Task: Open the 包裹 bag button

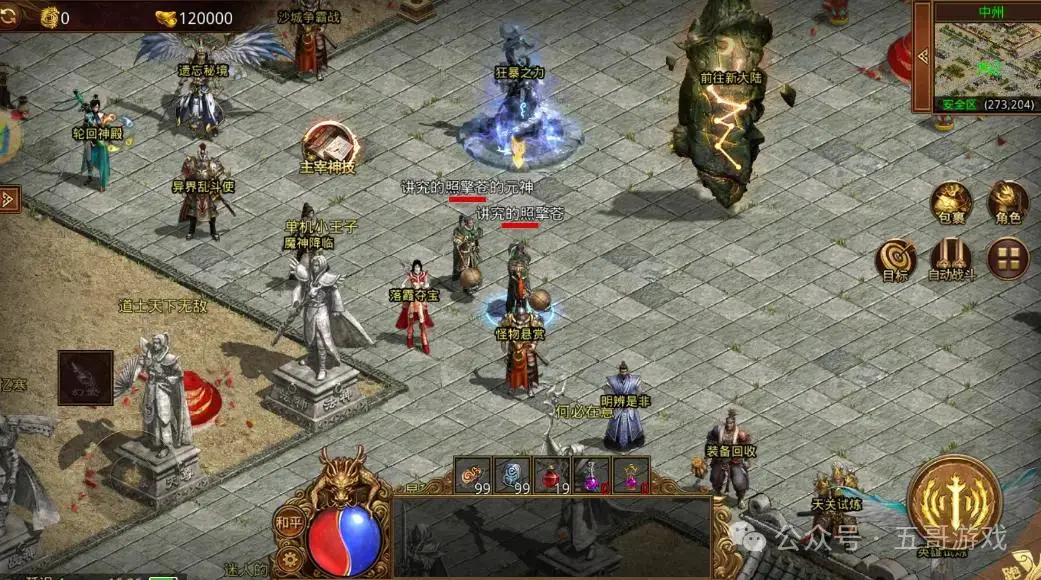Action: [953, 204]
